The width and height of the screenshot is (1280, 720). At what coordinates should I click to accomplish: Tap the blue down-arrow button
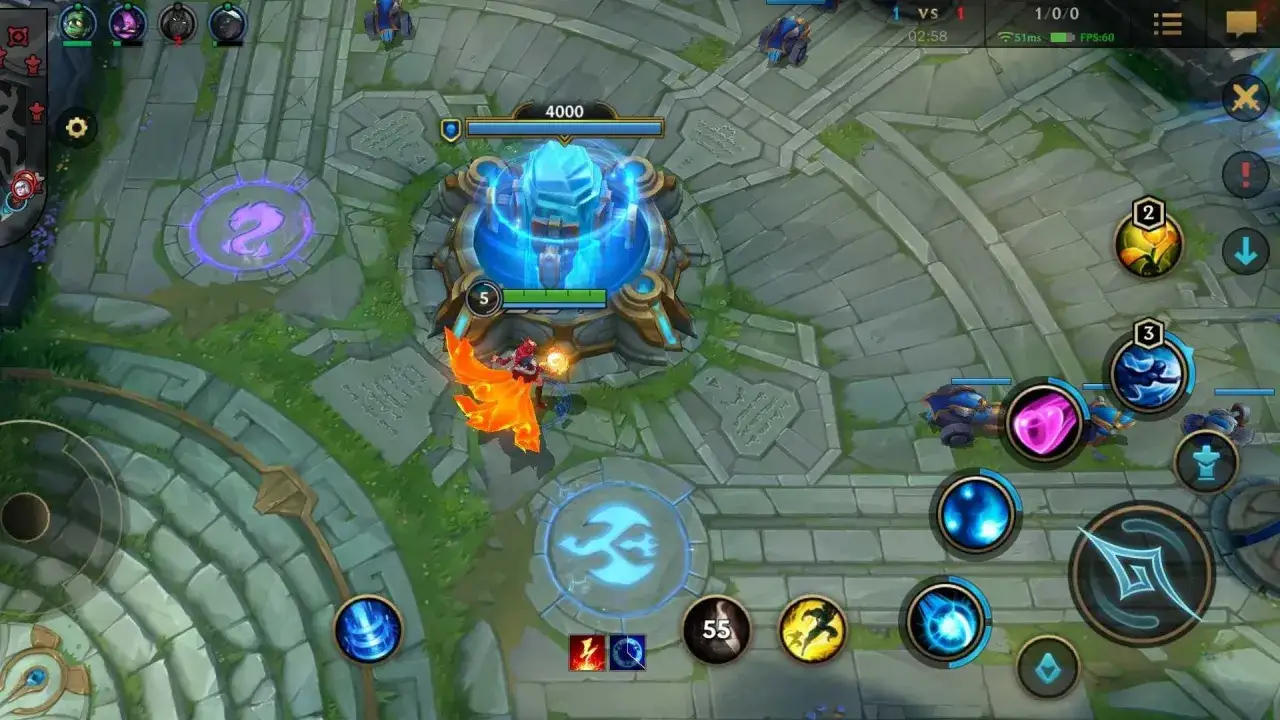coord(1245,253)
